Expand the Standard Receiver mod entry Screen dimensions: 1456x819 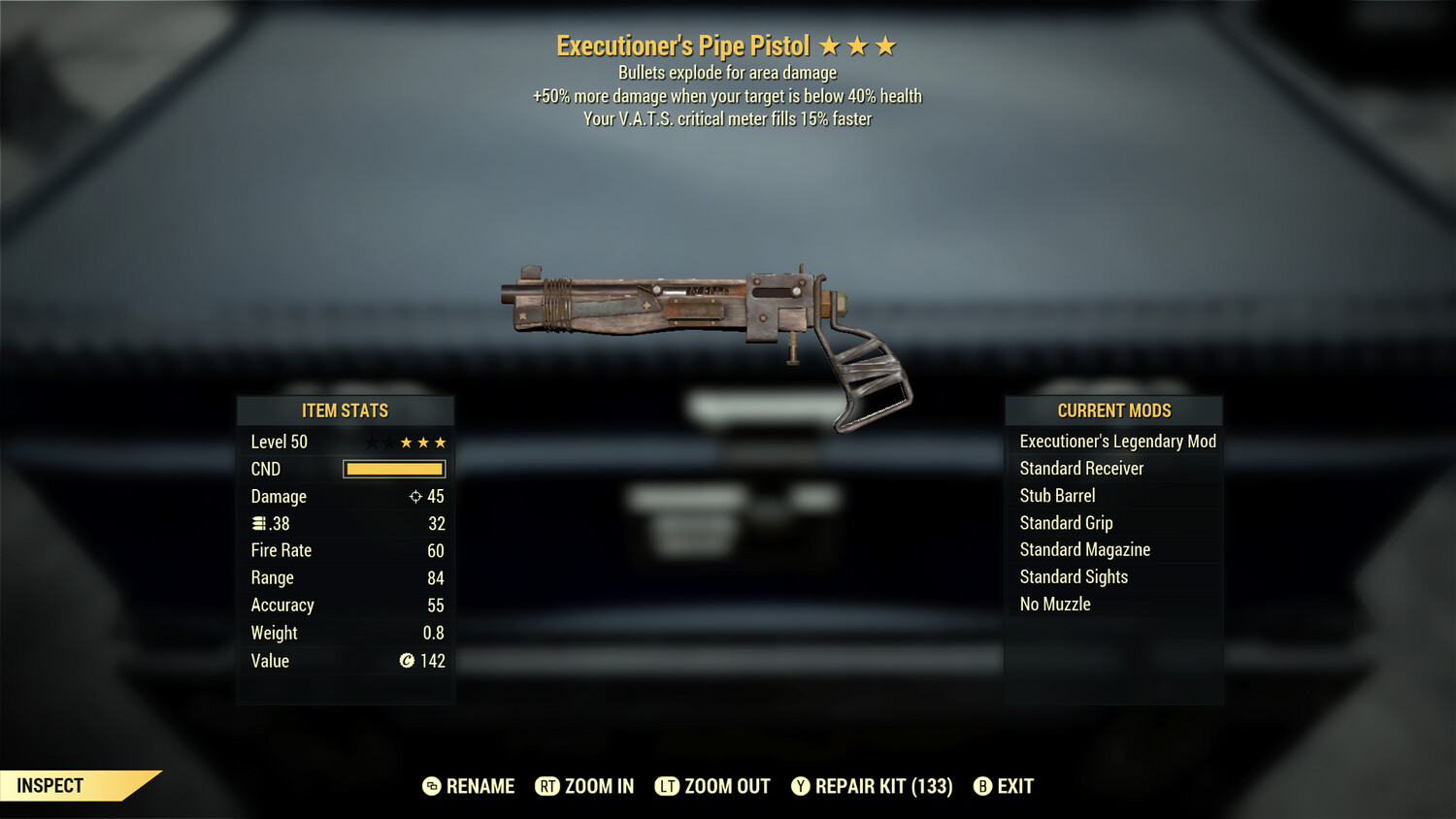(x=1081, y=468)
